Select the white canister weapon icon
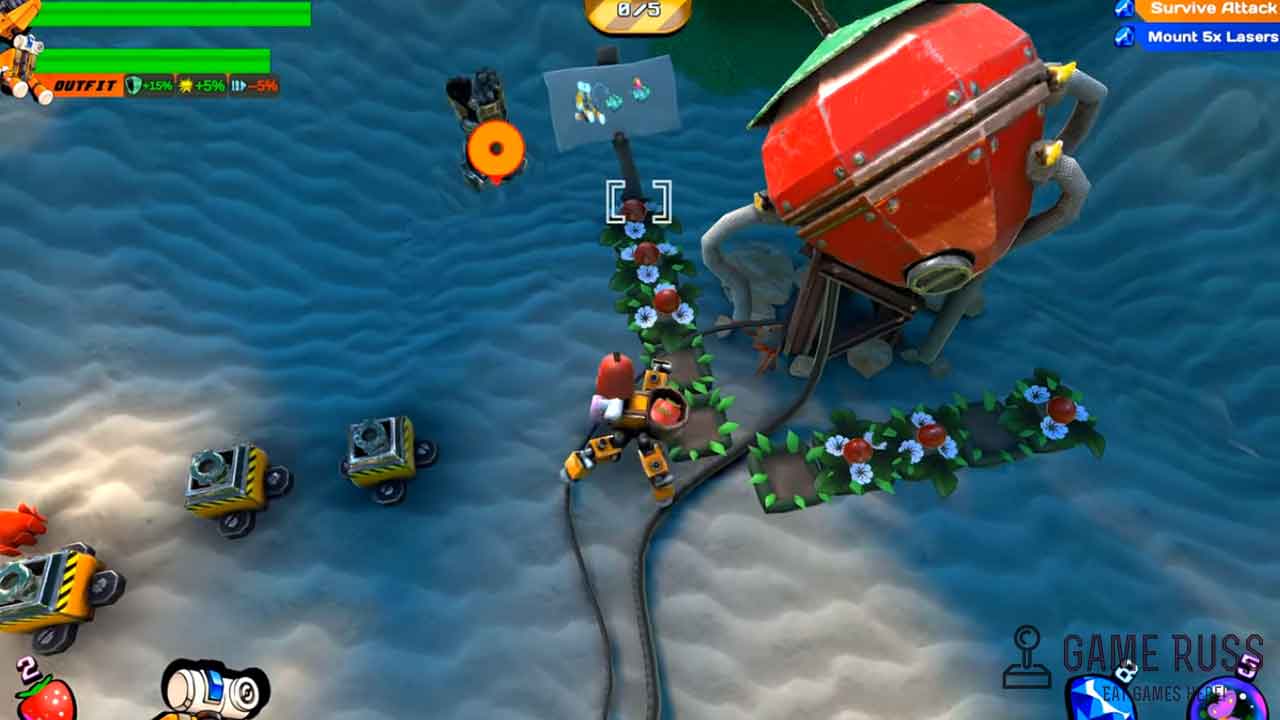Viewport: 1280px width, 720px height. click(216, 689)
